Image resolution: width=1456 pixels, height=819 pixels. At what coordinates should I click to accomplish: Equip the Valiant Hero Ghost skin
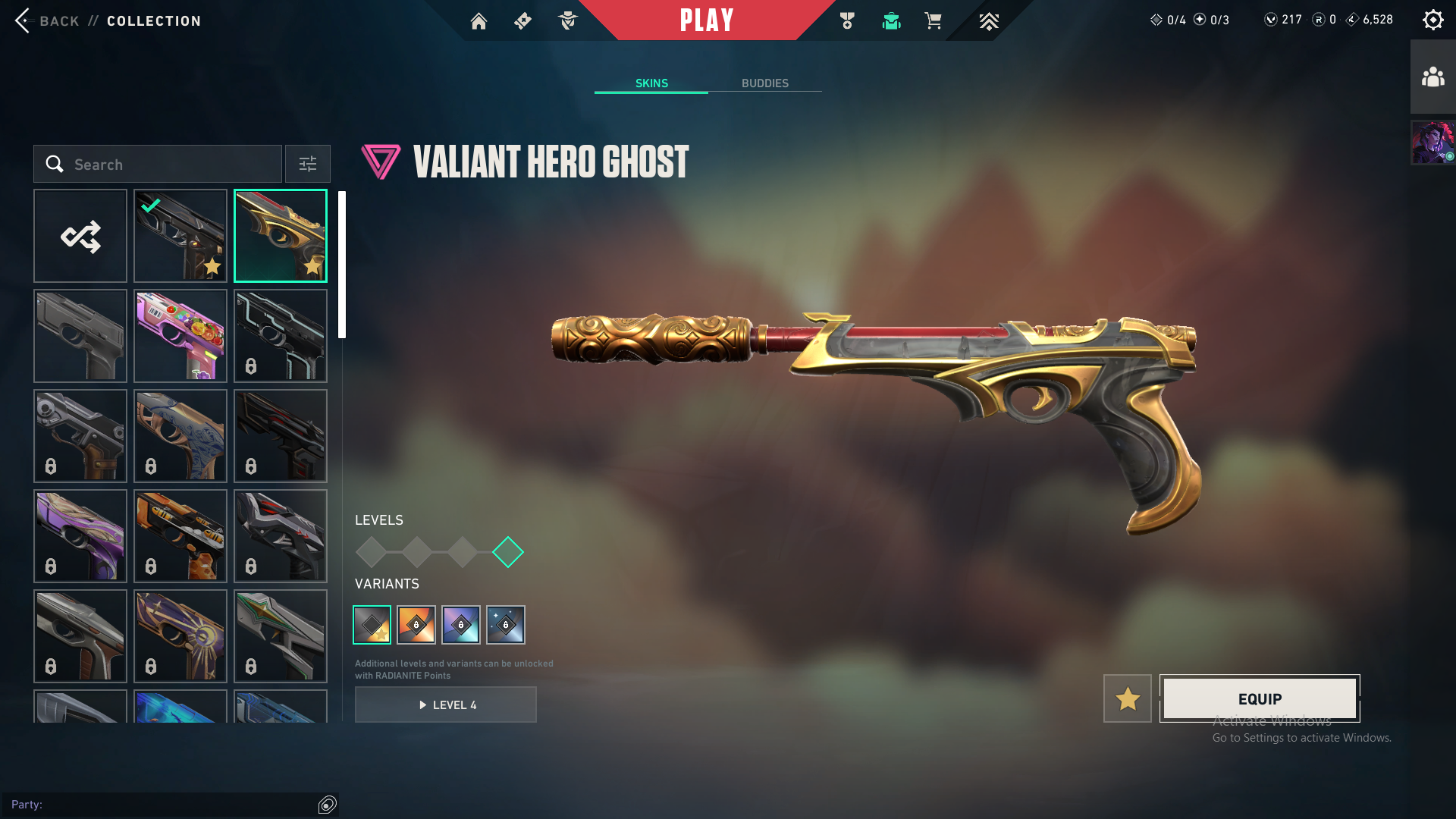click(1260, 698)
